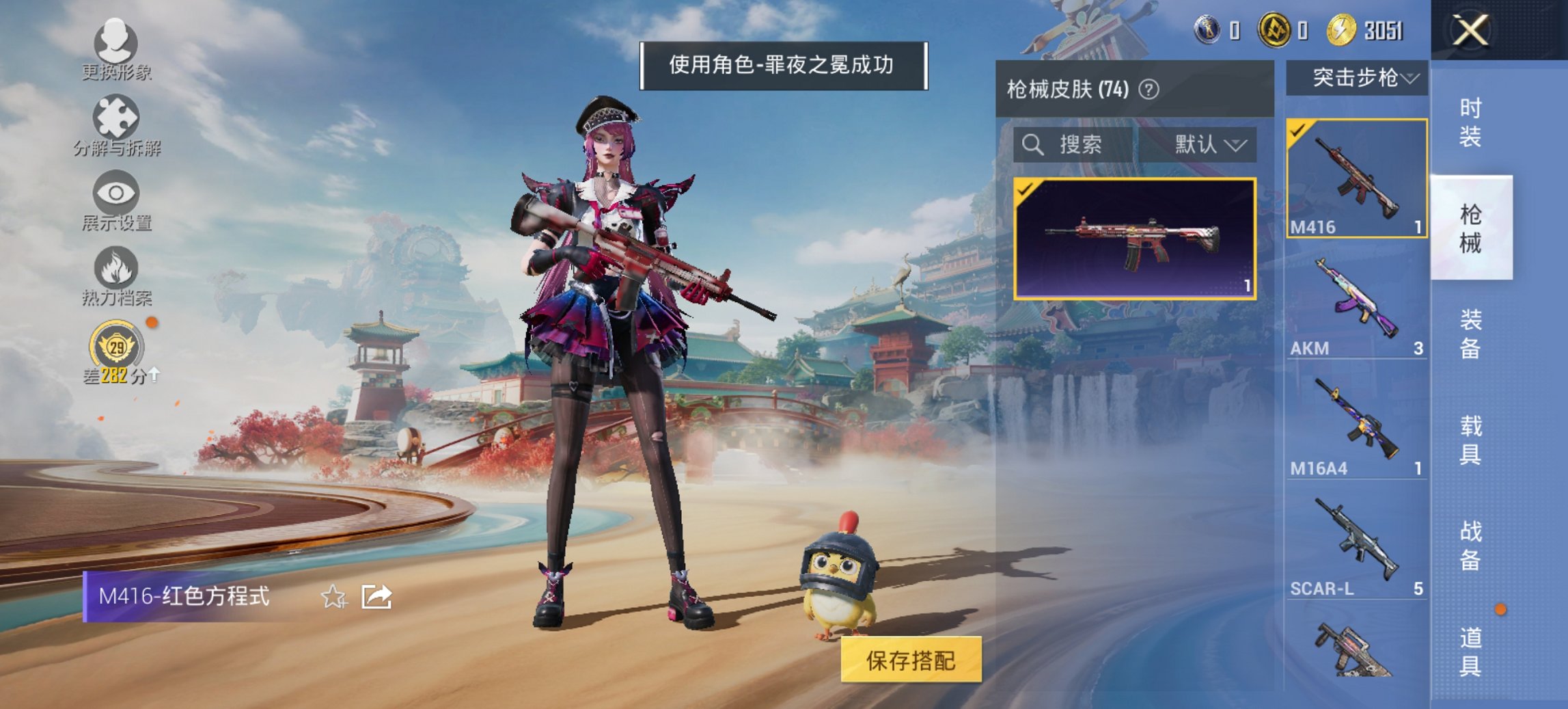Click the magnifier search icon
This screenshot has width=1568, height=709.
click(1032, 144)
